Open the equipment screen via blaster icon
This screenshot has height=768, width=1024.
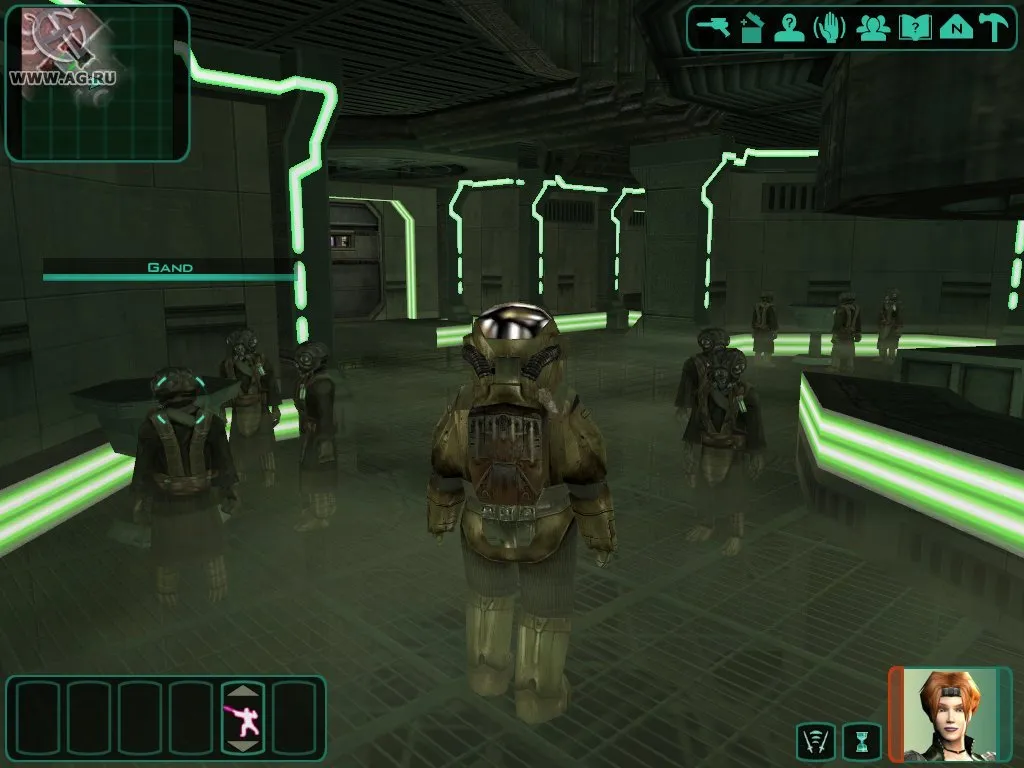(715, 27)
